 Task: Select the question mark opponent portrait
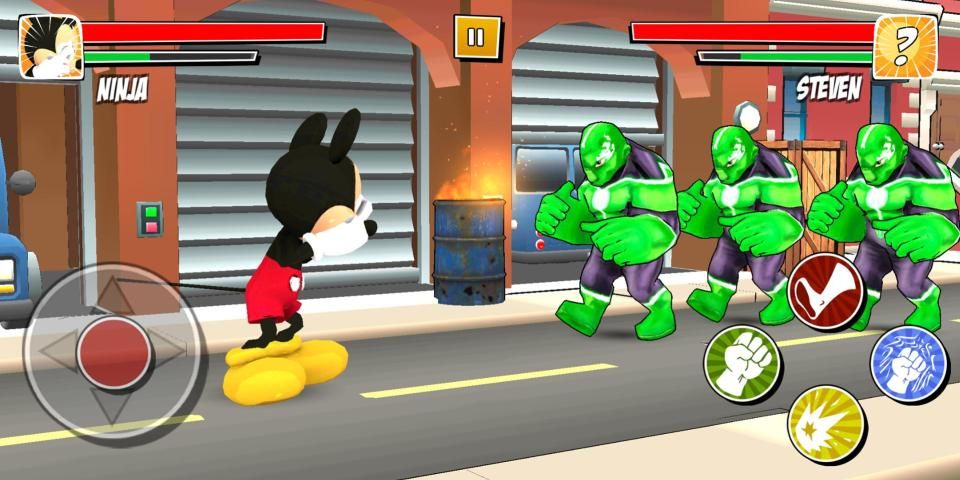905,47
